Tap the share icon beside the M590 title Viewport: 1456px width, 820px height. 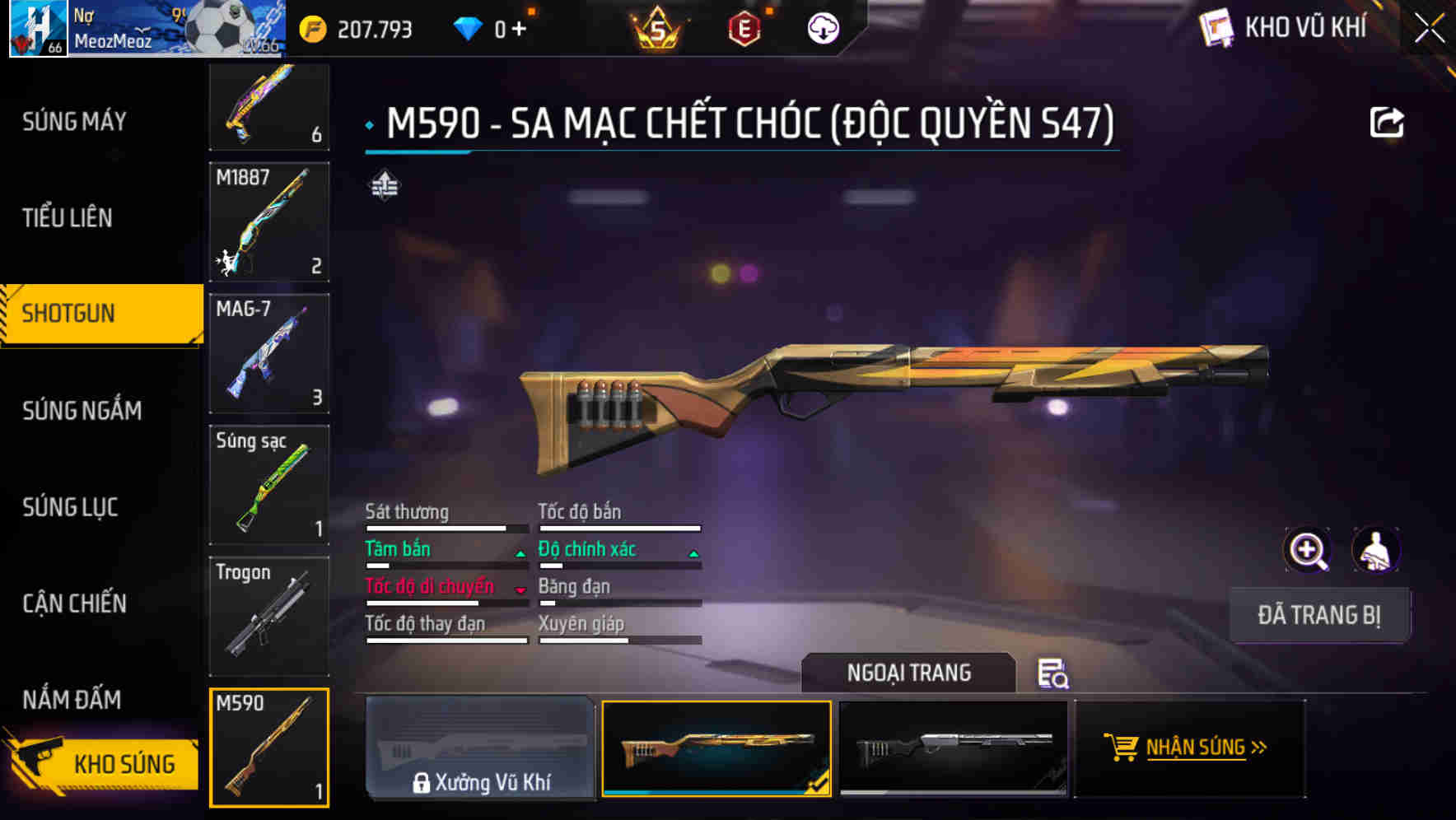1388,120
